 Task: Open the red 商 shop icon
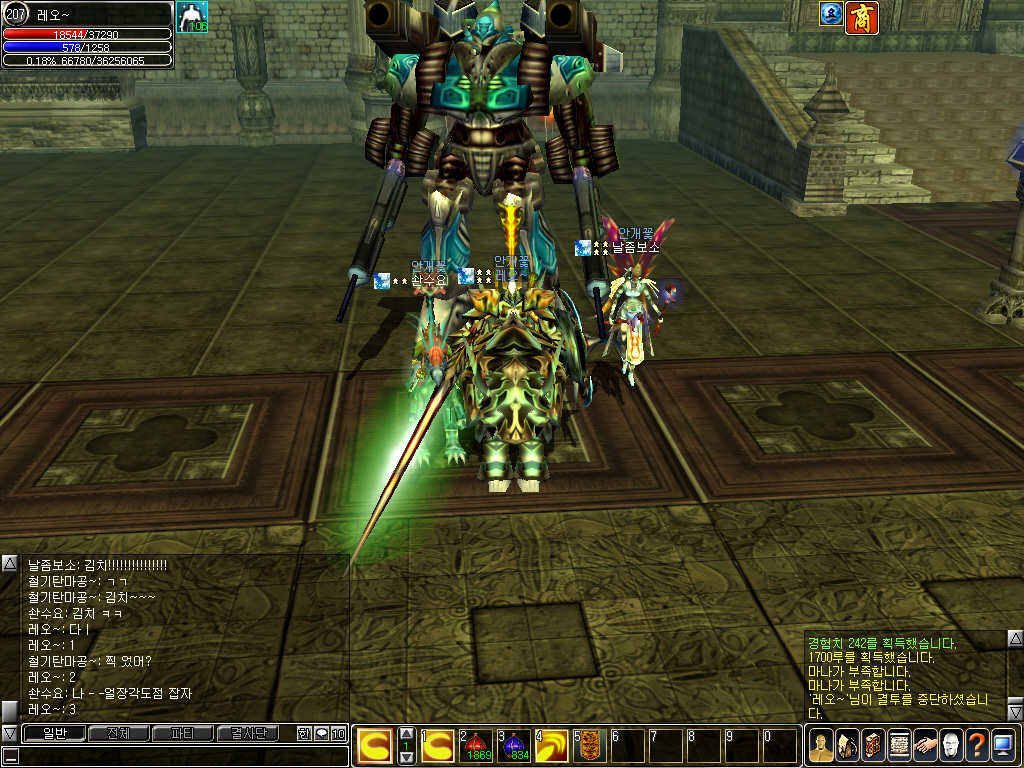(862, 16)
